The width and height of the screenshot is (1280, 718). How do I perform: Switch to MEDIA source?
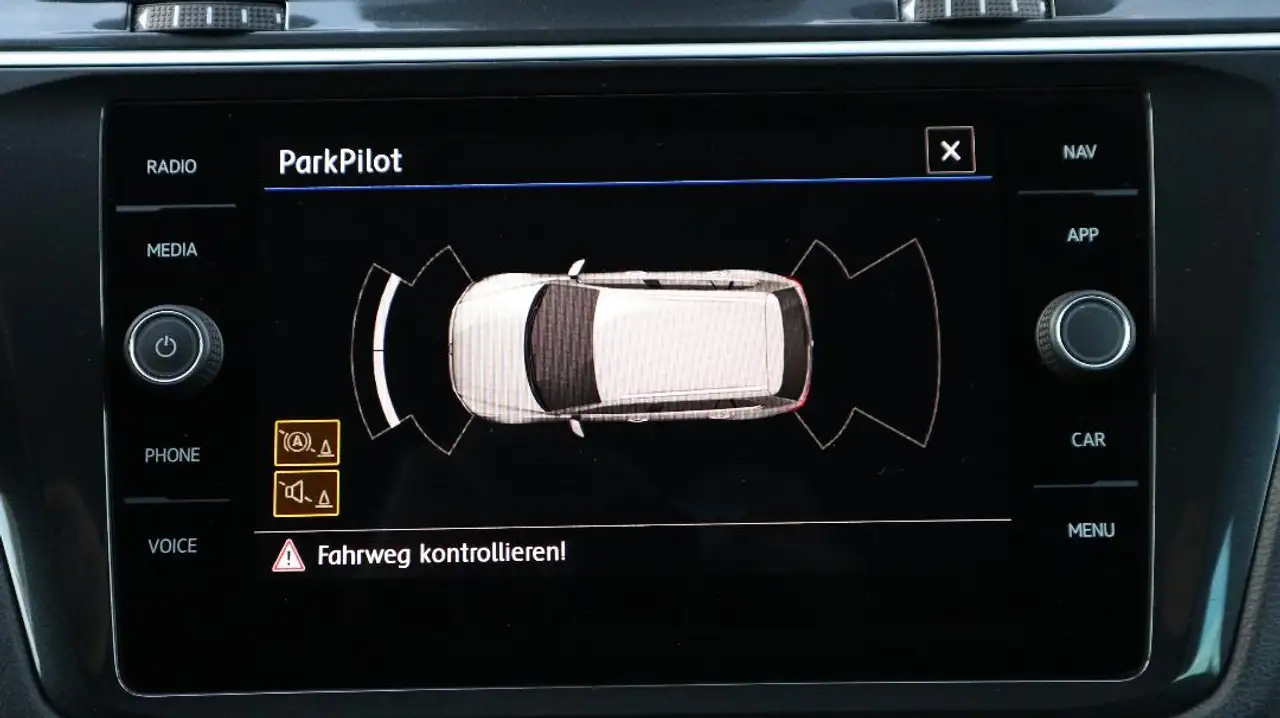[x=172, y=250]
